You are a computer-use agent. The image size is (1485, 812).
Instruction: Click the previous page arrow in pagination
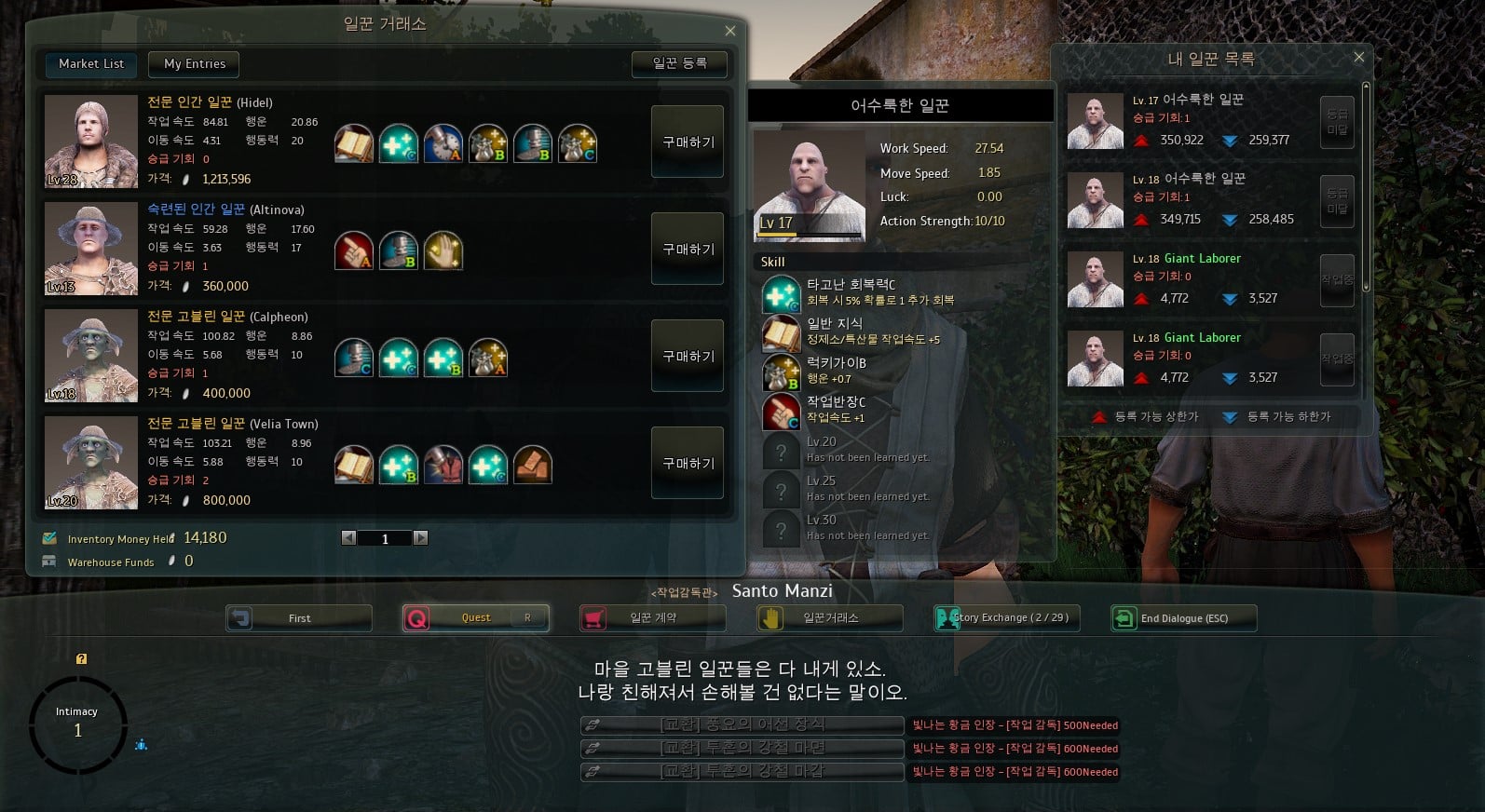(349, 537)
